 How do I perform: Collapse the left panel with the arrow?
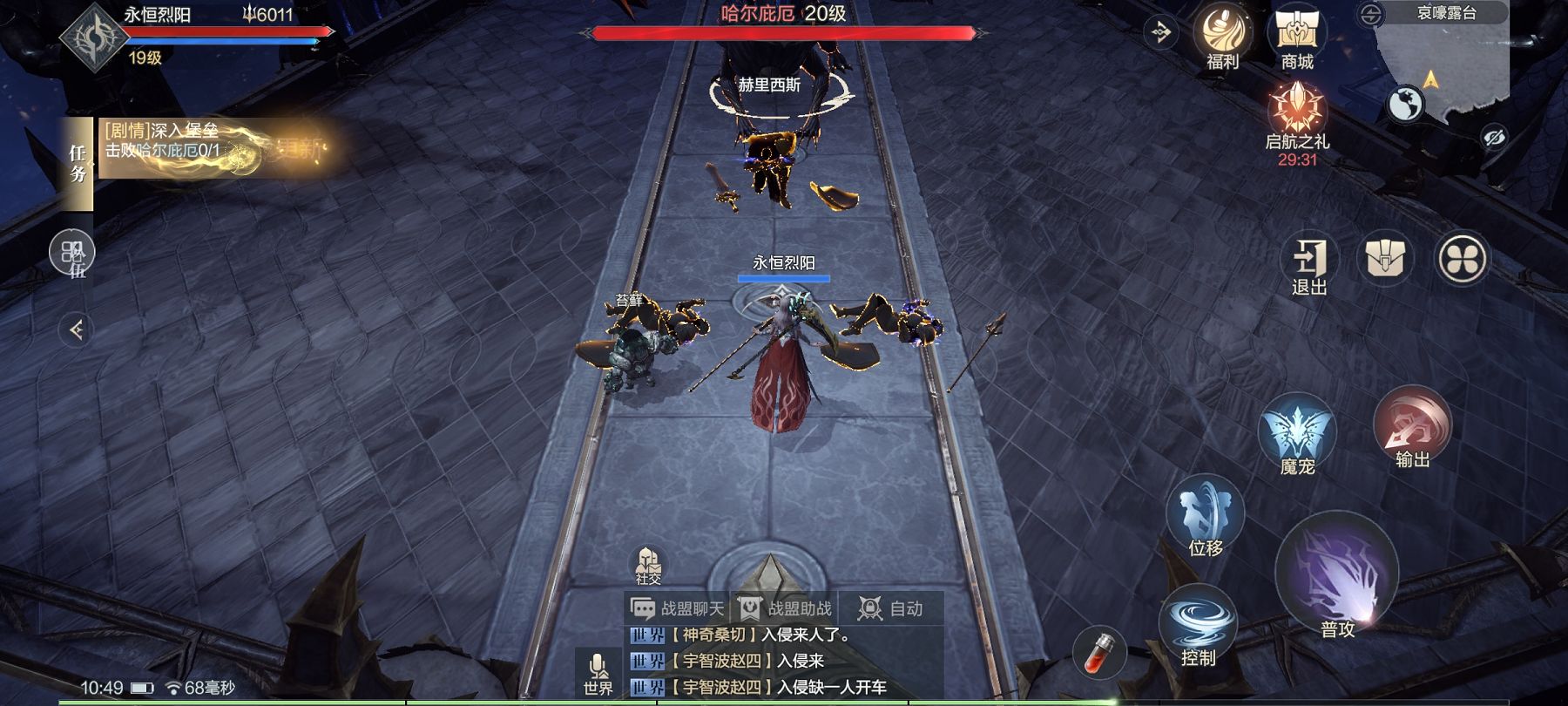(x=77, y=329)
